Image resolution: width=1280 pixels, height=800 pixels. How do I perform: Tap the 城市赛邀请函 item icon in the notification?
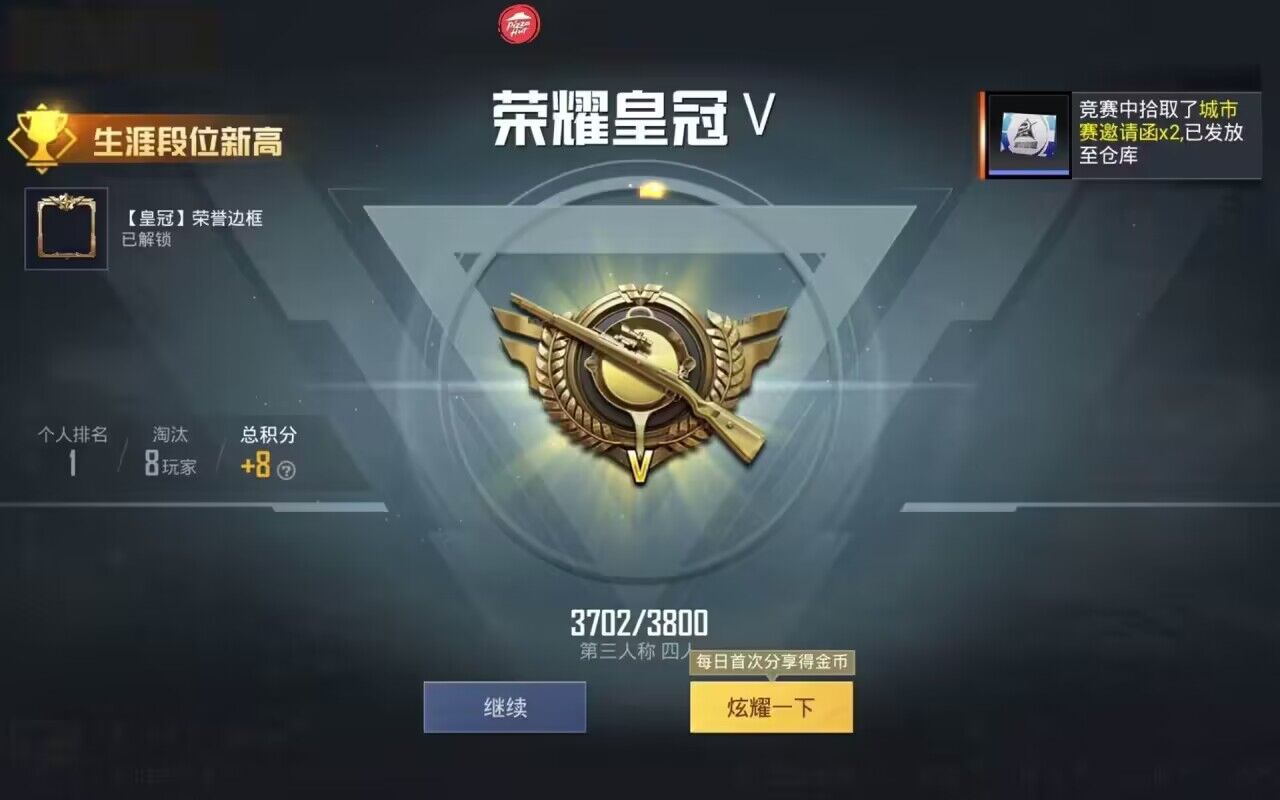coord(1027,132)
